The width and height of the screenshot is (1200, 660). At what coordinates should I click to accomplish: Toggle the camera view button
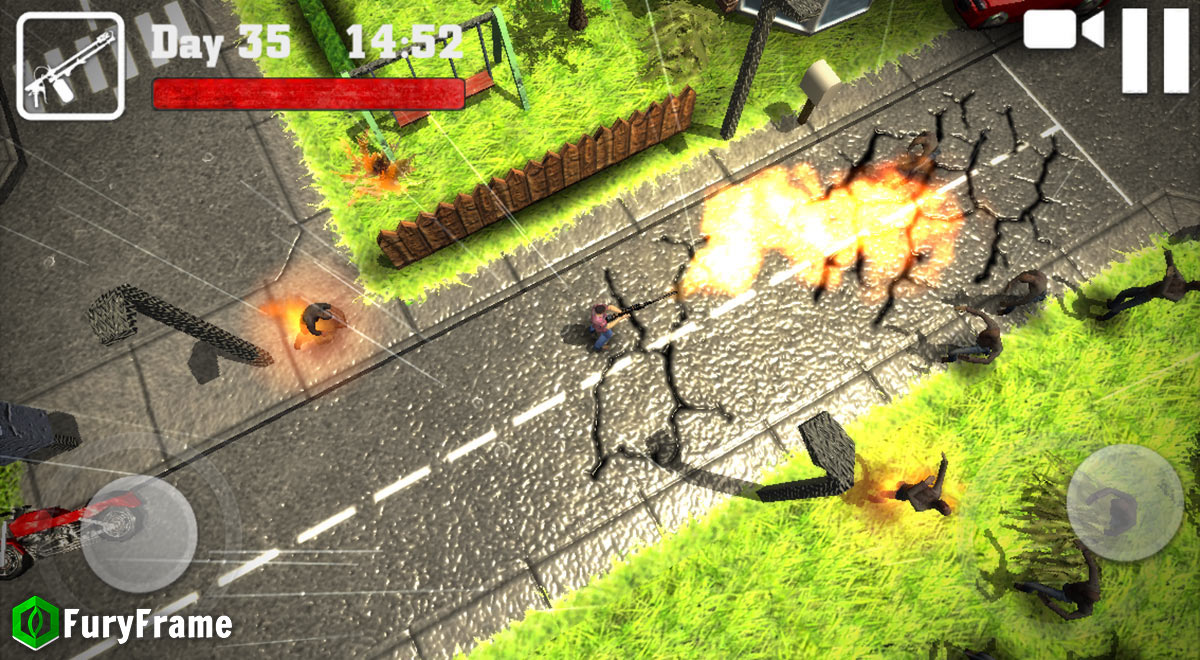point(1063,30)
